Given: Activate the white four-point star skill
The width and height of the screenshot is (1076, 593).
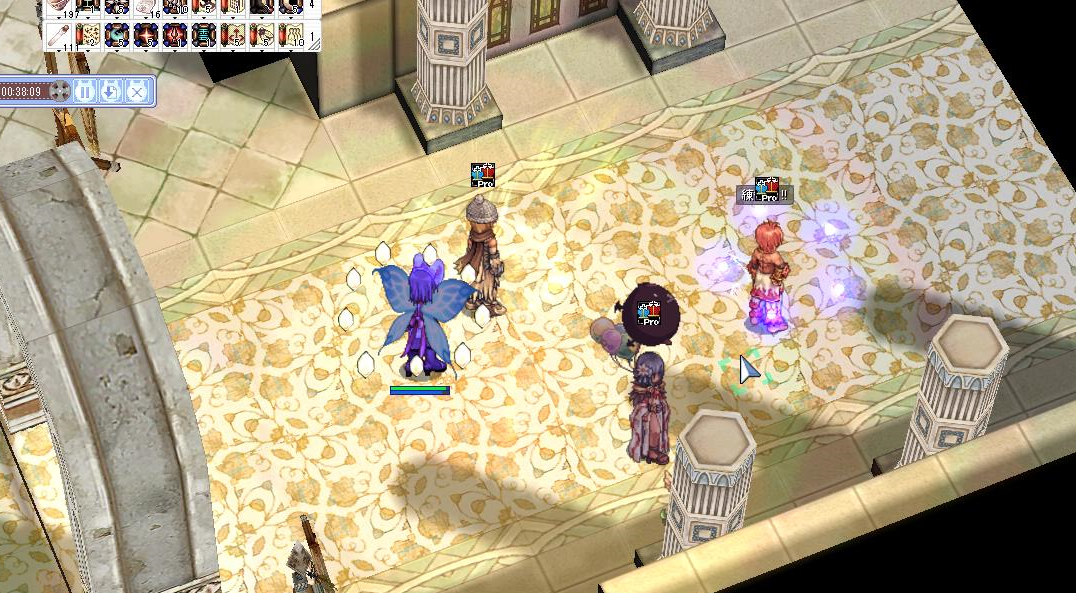Looking at the screenshot, I should [146, 35].
